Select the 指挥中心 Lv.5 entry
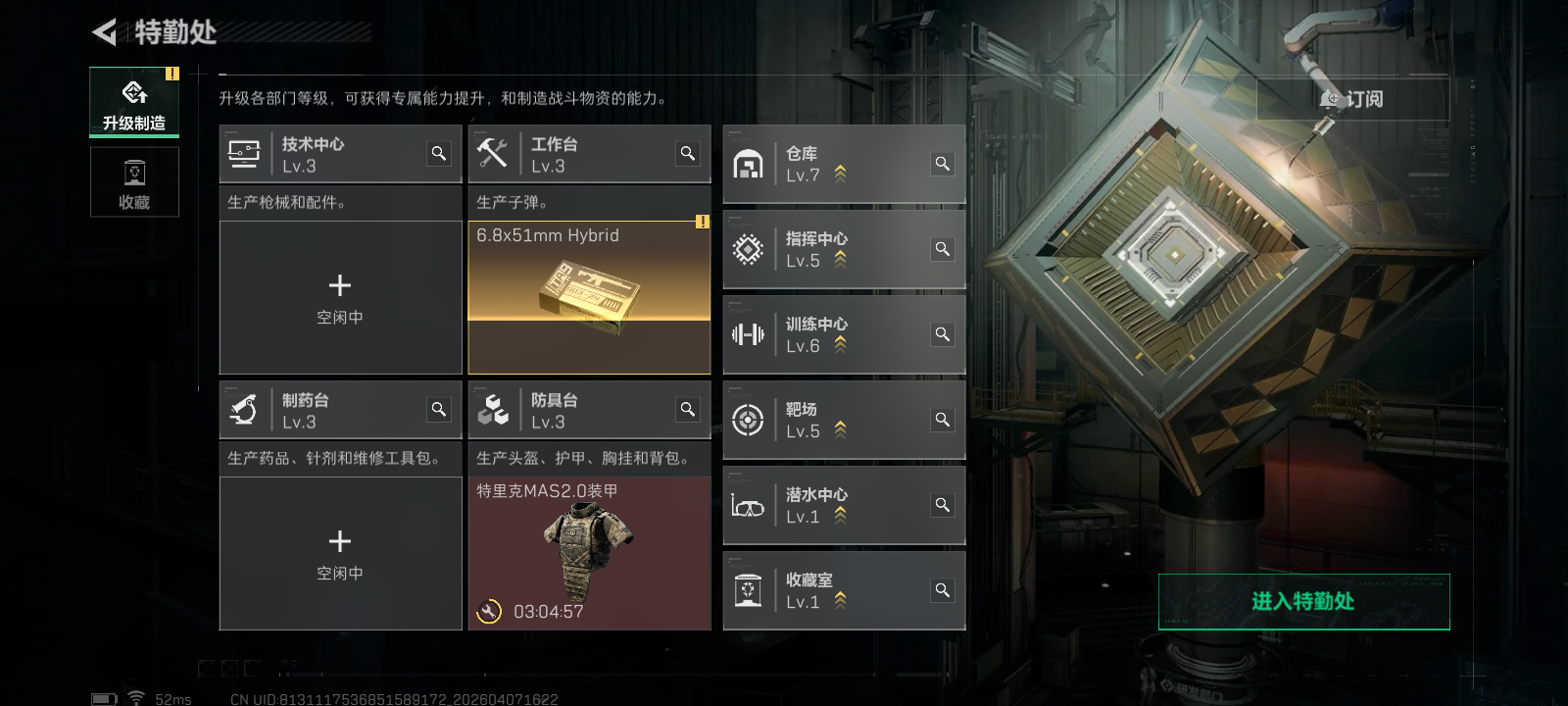The width and height of the screenshot is (1568, 706). click(x=833, y=250)
